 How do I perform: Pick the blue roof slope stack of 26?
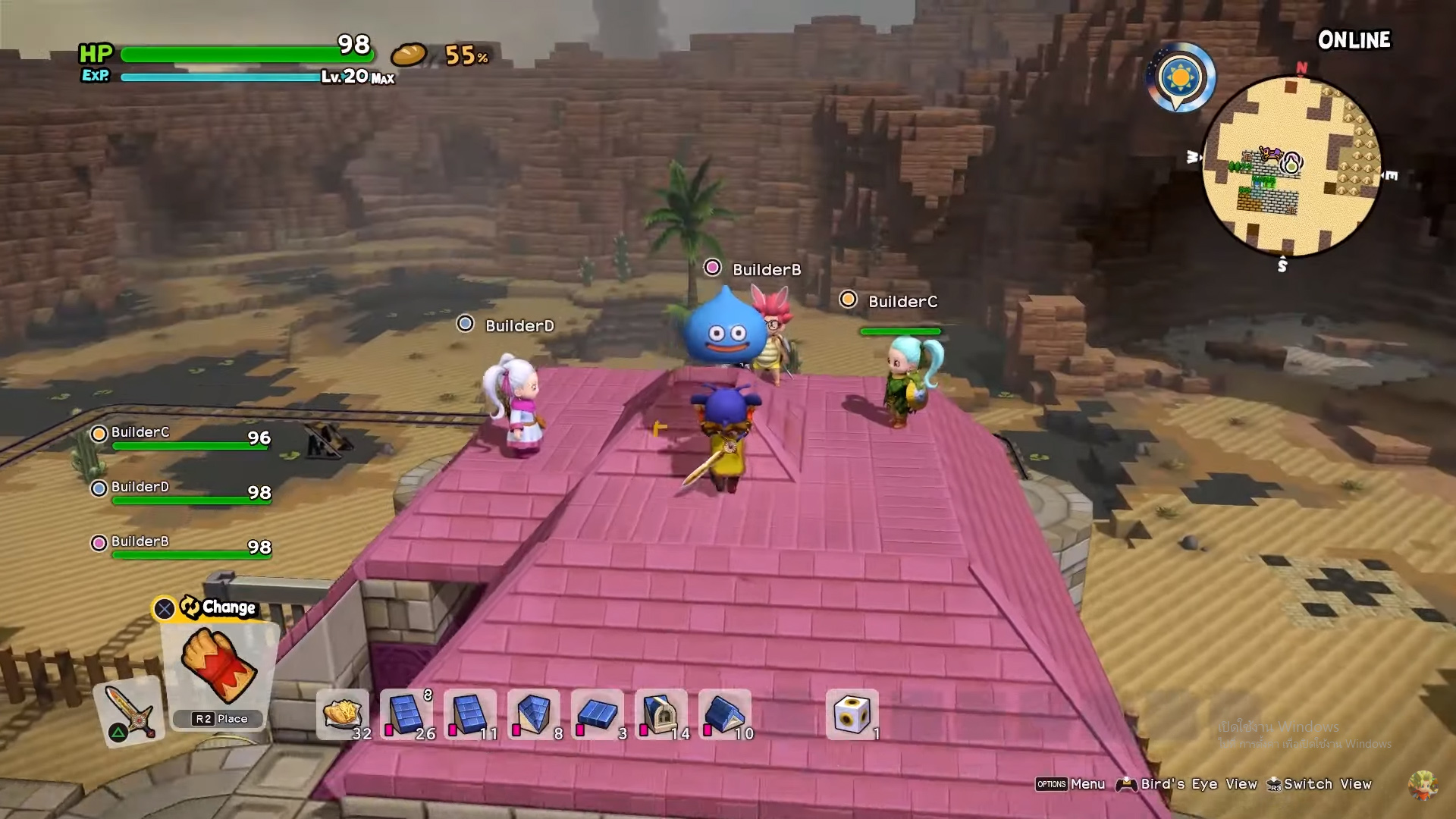coord(406,714)
